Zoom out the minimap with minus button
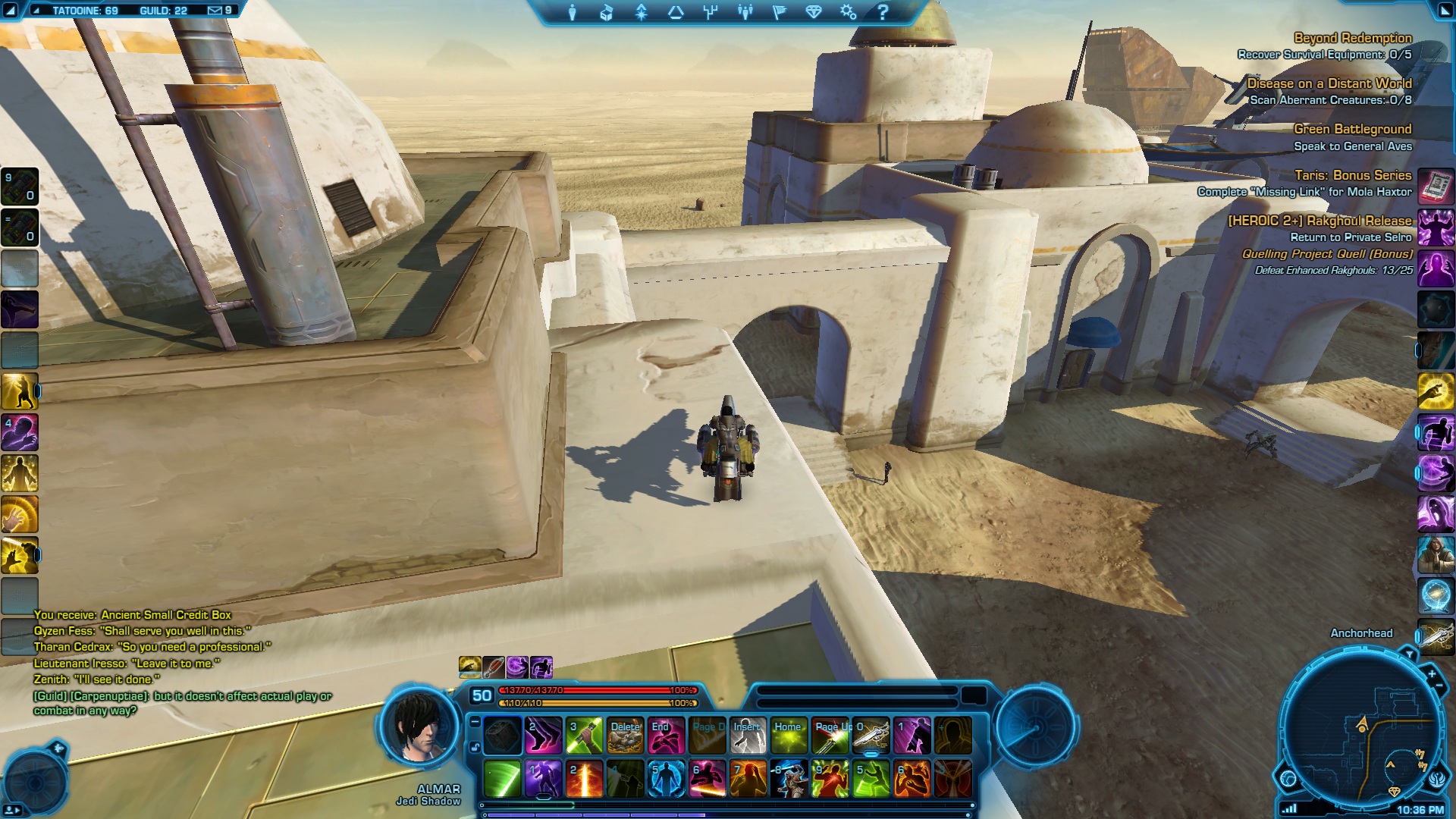1456x819 pixels. click(x=1441, y=686)
